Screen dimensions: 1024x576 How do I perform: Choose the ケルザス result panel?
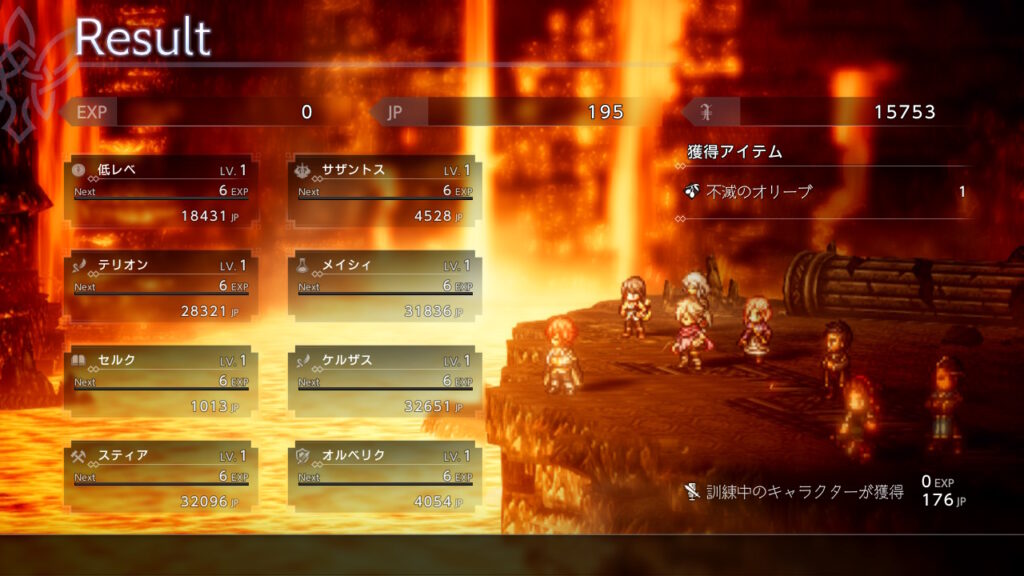tap(385, 382)
